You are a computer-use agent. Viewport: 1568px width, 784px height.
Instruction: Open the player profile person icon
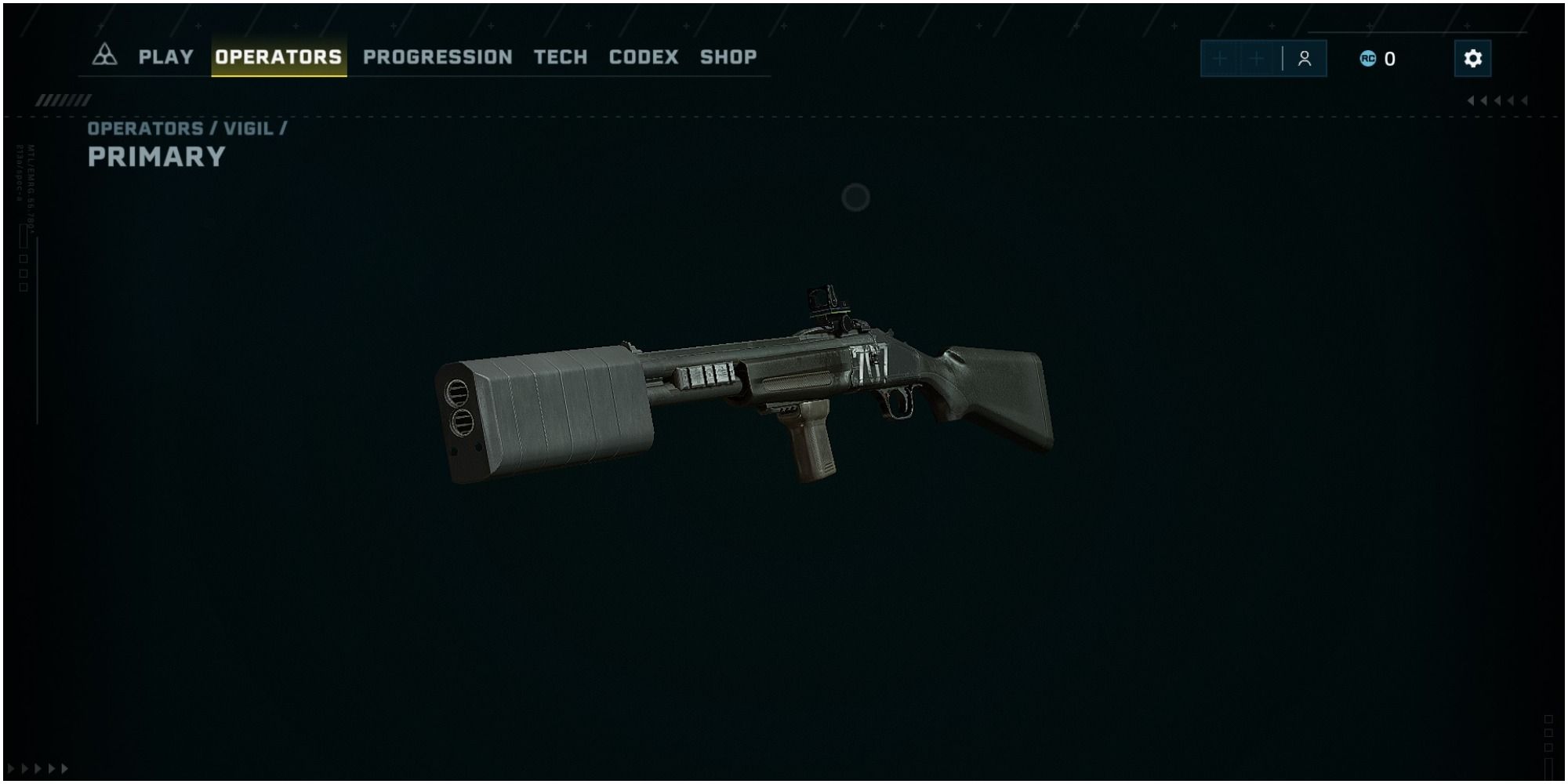point(1304,58)
